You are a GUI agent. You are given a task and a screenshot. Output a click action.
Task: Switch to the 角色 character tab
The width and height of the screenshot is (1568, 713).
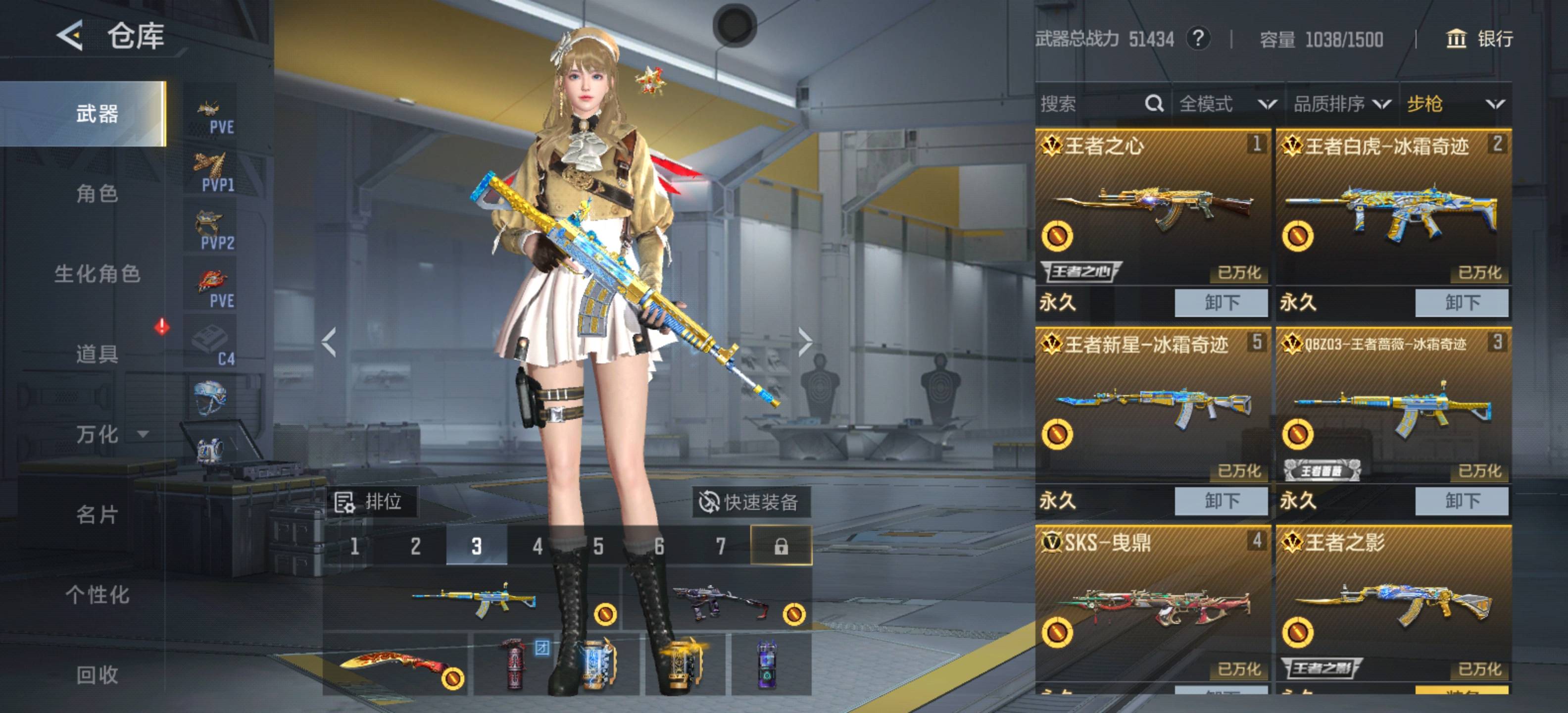(x=97, y=194)
